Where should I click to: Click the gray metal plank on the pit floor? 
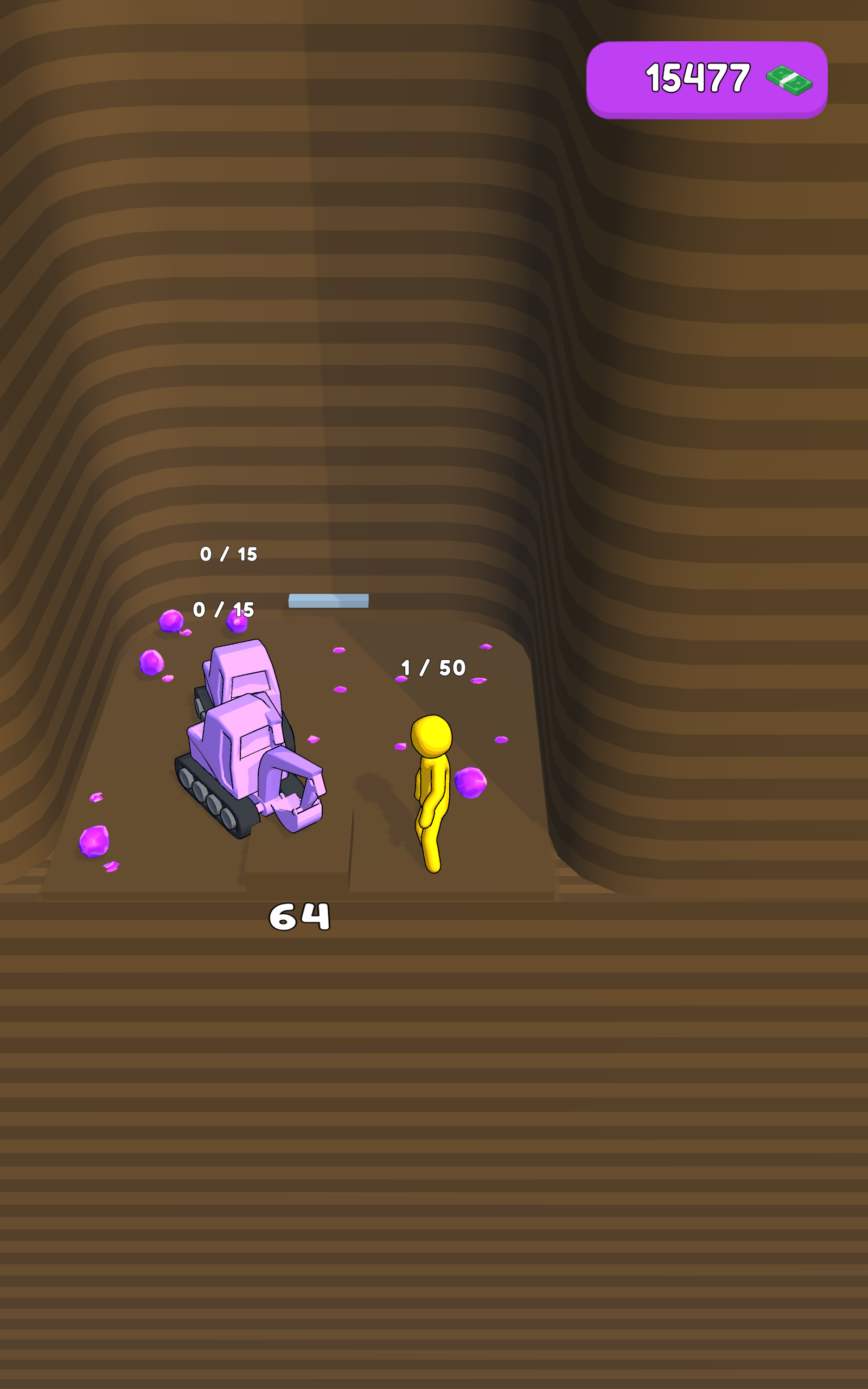pos(328,601)
